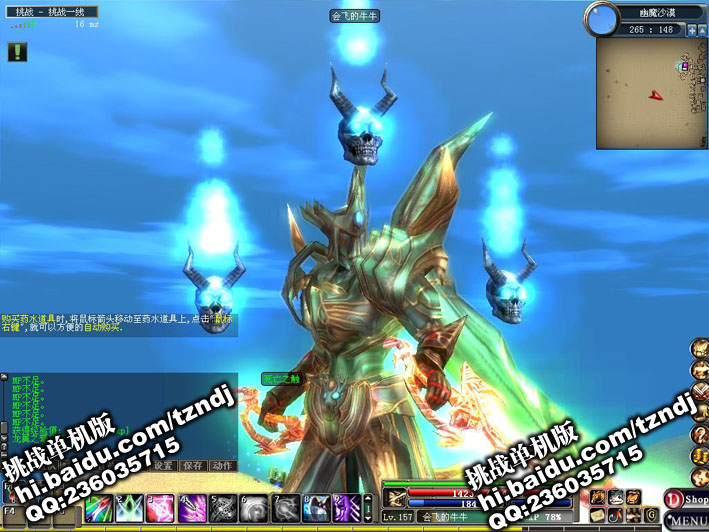Click the desert minimap
The height and width of the screenshot is (532, 709).
coord(650,93)
